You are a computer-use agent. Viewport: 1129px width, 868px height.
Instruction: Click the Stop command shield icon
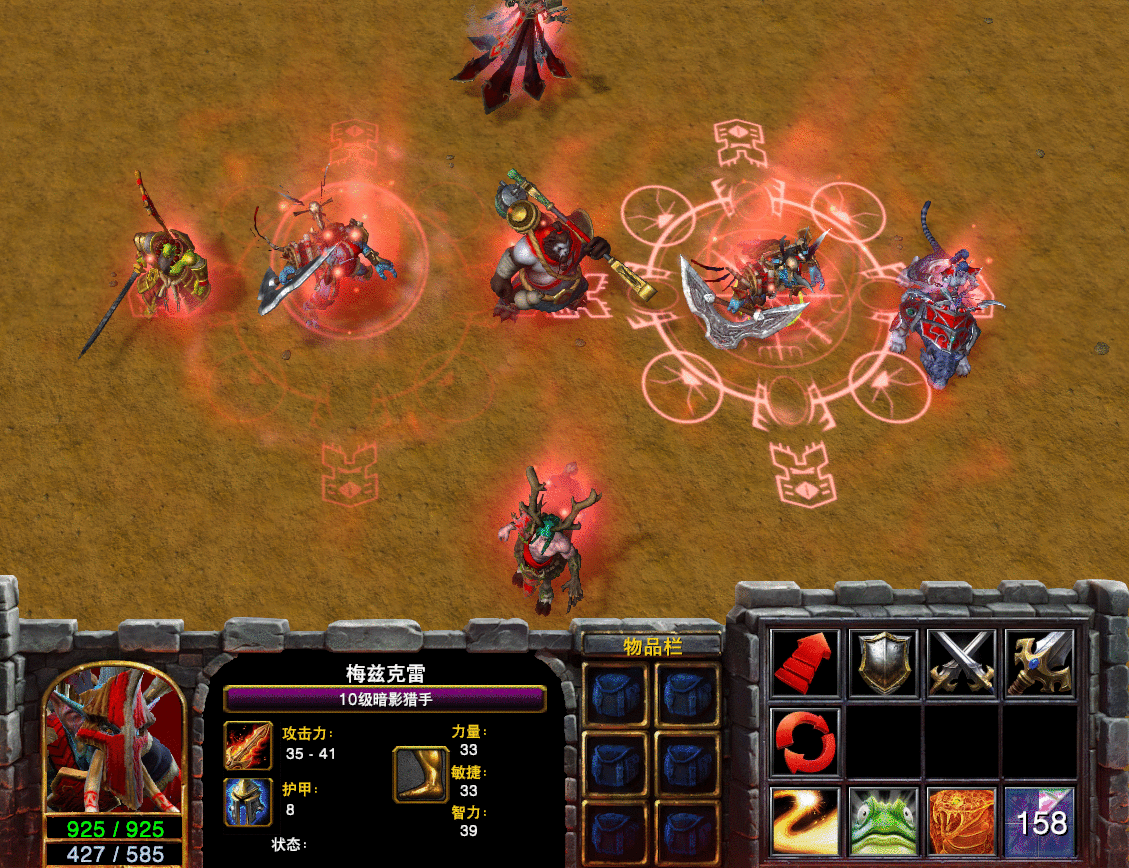click(x=883, y=663)
